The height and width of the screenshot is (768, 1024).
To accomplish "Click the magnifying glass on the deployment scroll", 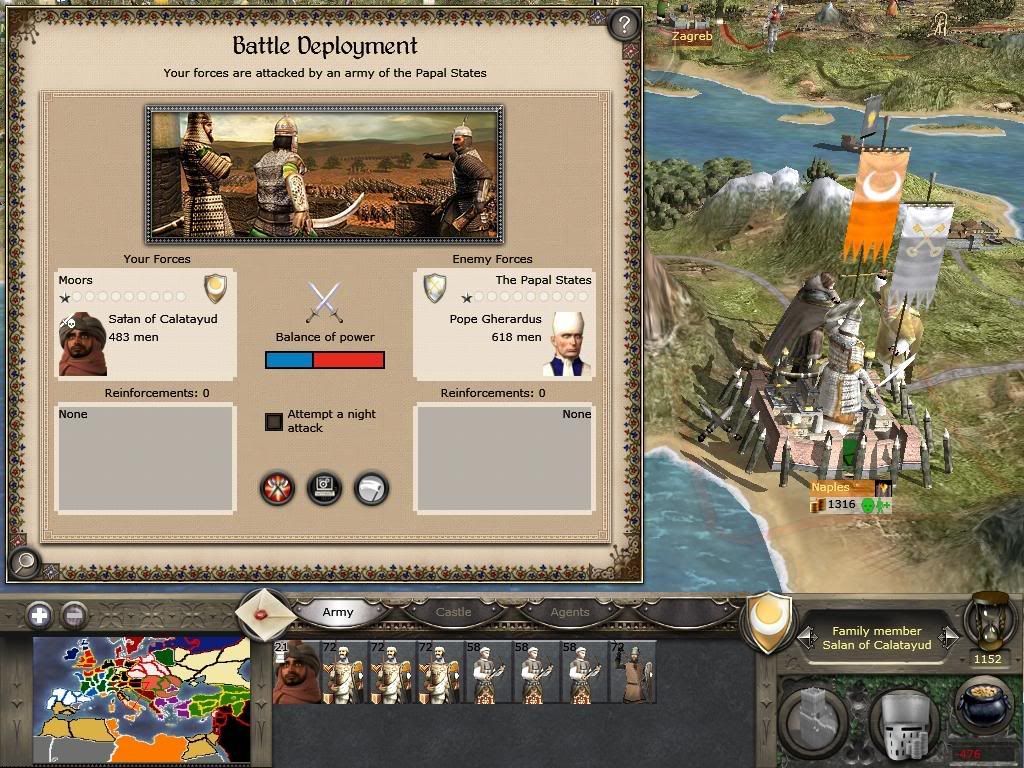I will click(24, 564).
